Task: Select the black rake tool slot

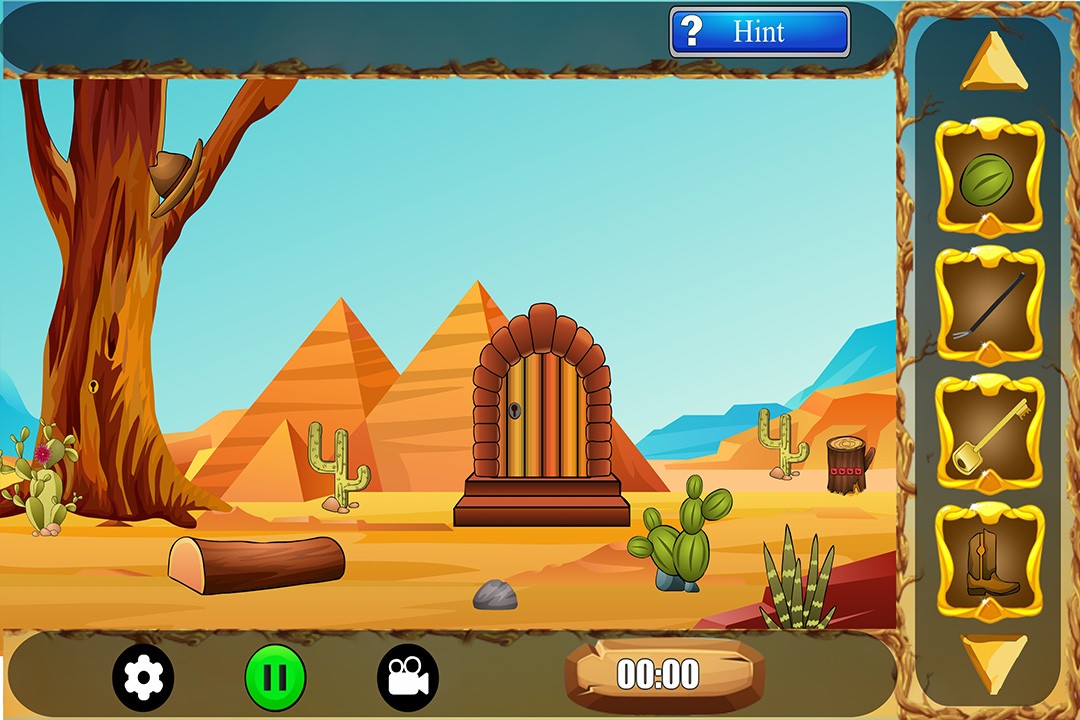Action: pyautogui.click(x=989, y=305)
